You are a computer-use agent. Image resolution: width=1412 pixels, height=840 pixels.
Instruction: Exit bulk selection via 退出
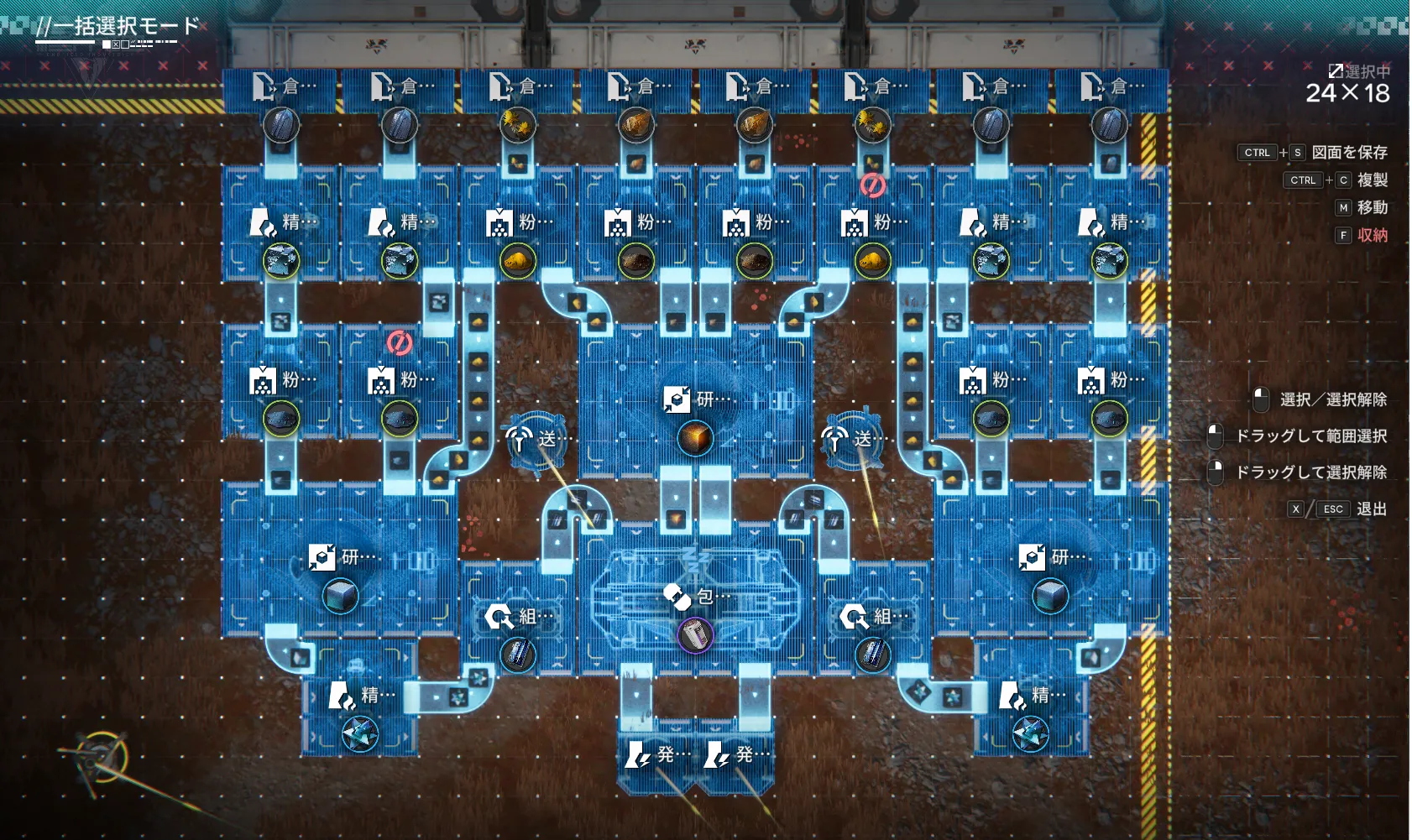[x=1371, y=509]
